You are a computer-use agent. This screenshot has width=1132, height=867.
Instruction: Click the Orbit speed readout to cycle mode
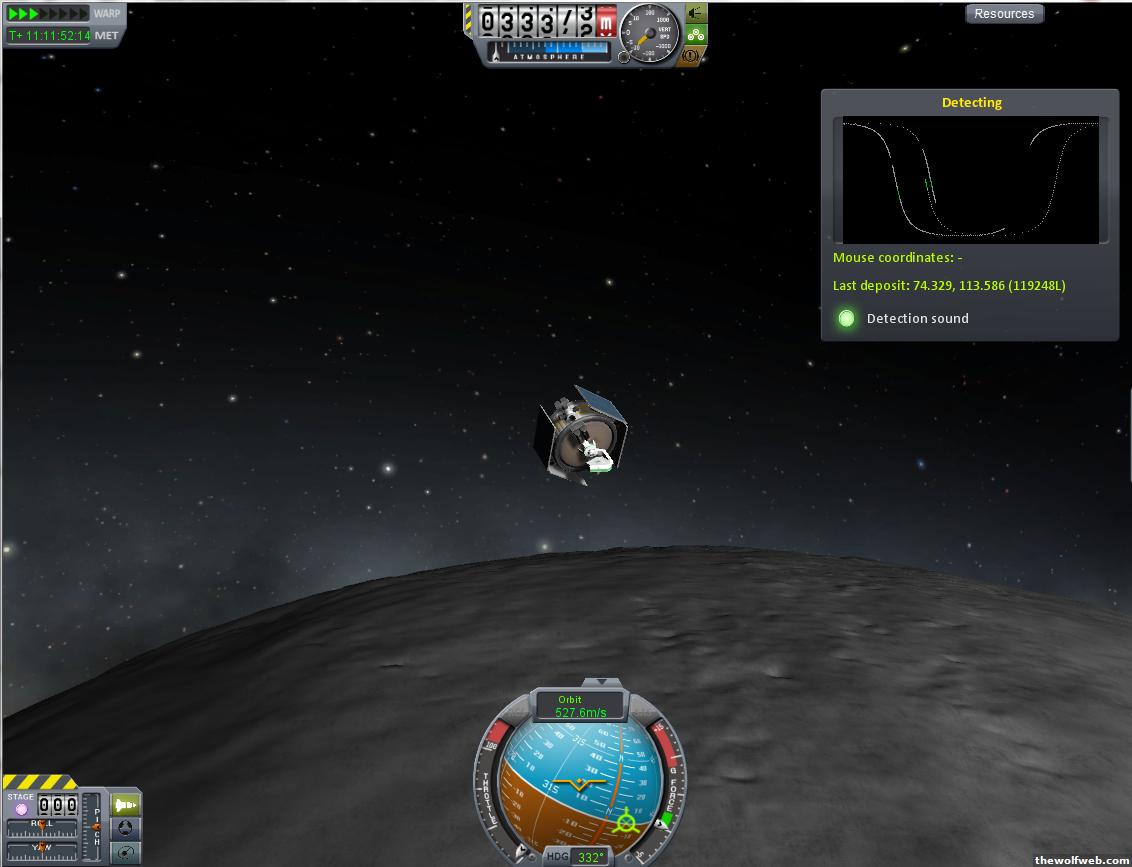(x=580, y=707)
